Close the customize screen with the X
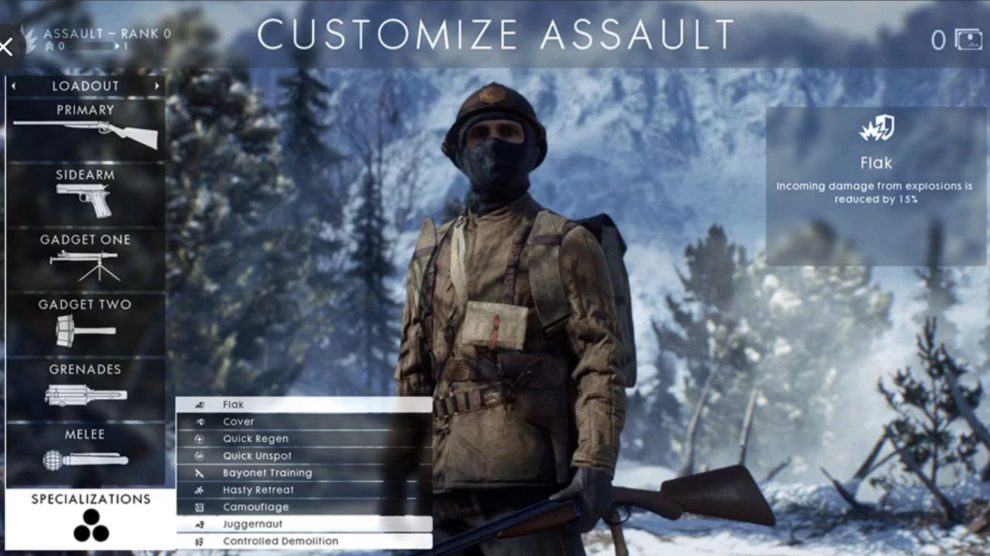Screen dimensions: 990x556 click(x=7, y=47)
